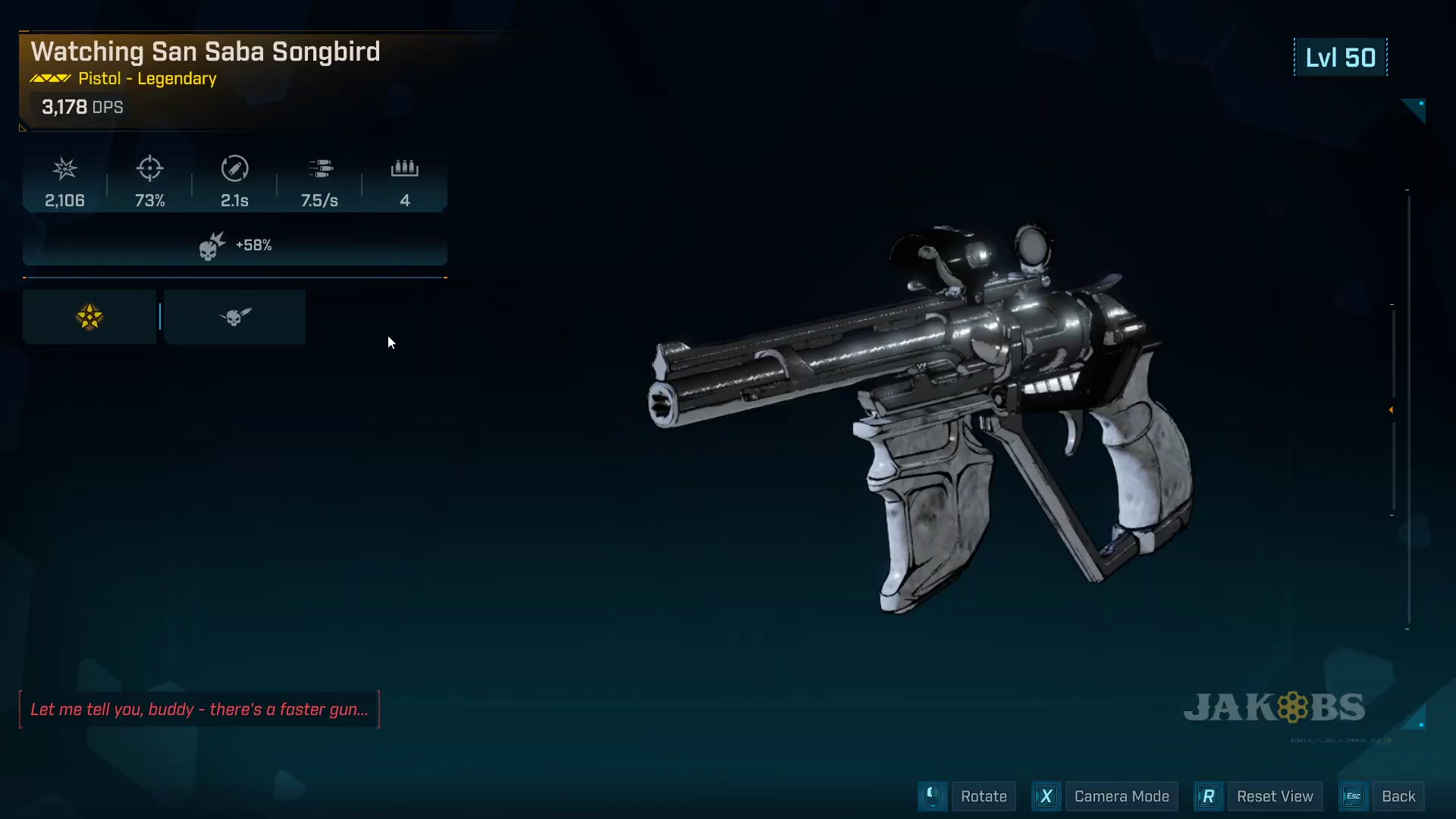Select the gold star legendary perk tab

pos(89,317)
